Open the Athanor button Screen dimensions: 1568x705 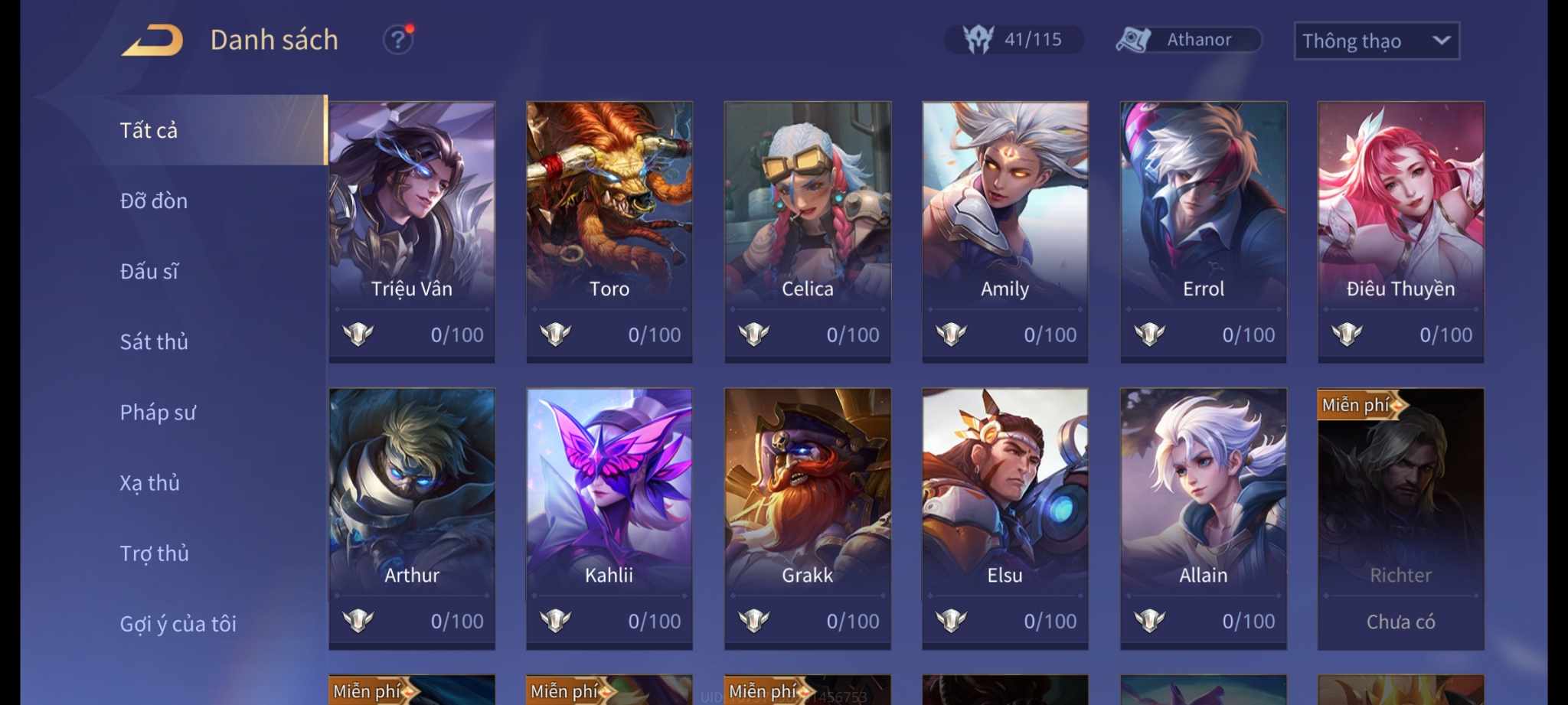pyautogui.click(x=1187, y=40)
